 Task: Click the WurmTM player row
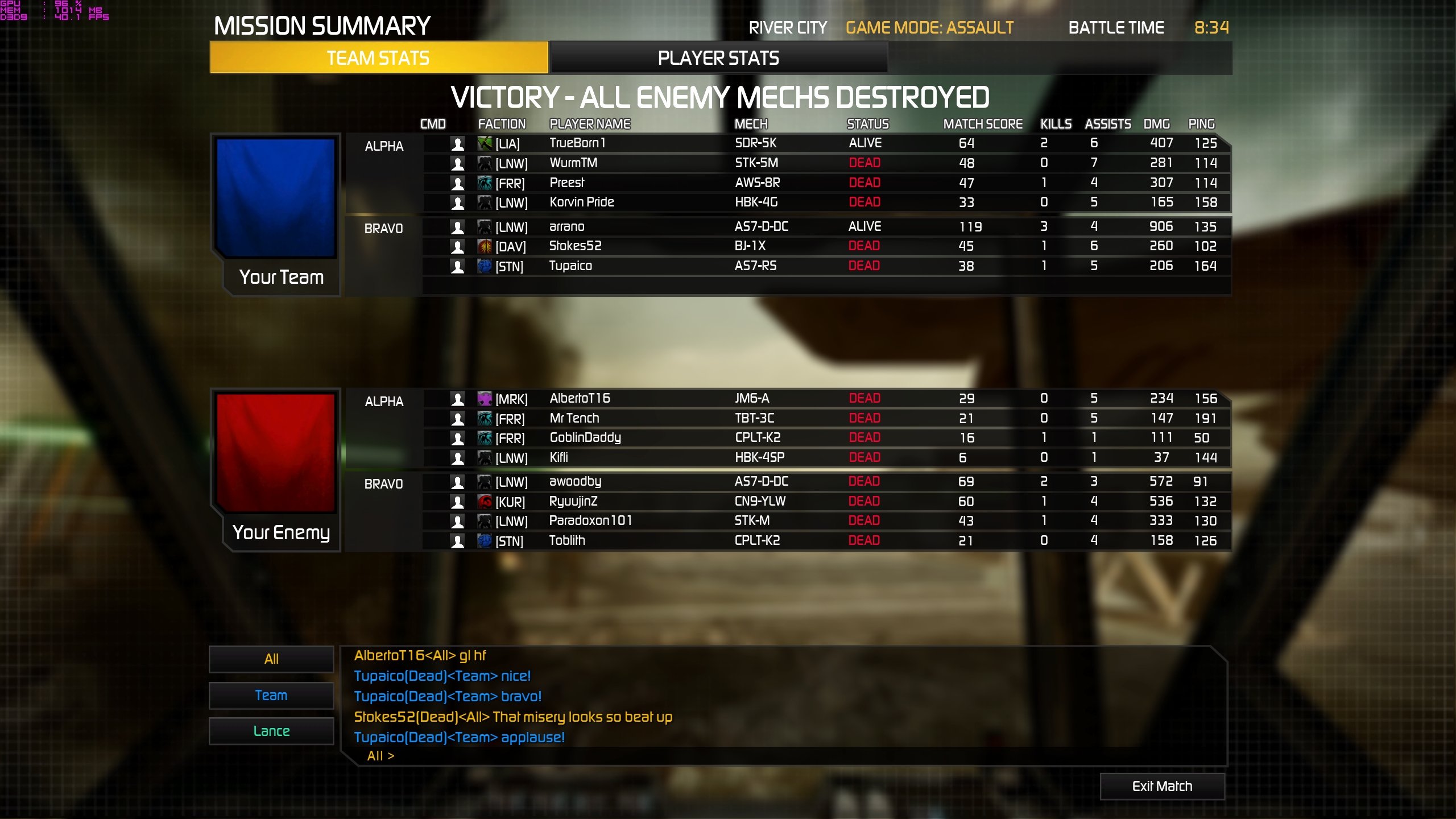click(x=825, y=163)
